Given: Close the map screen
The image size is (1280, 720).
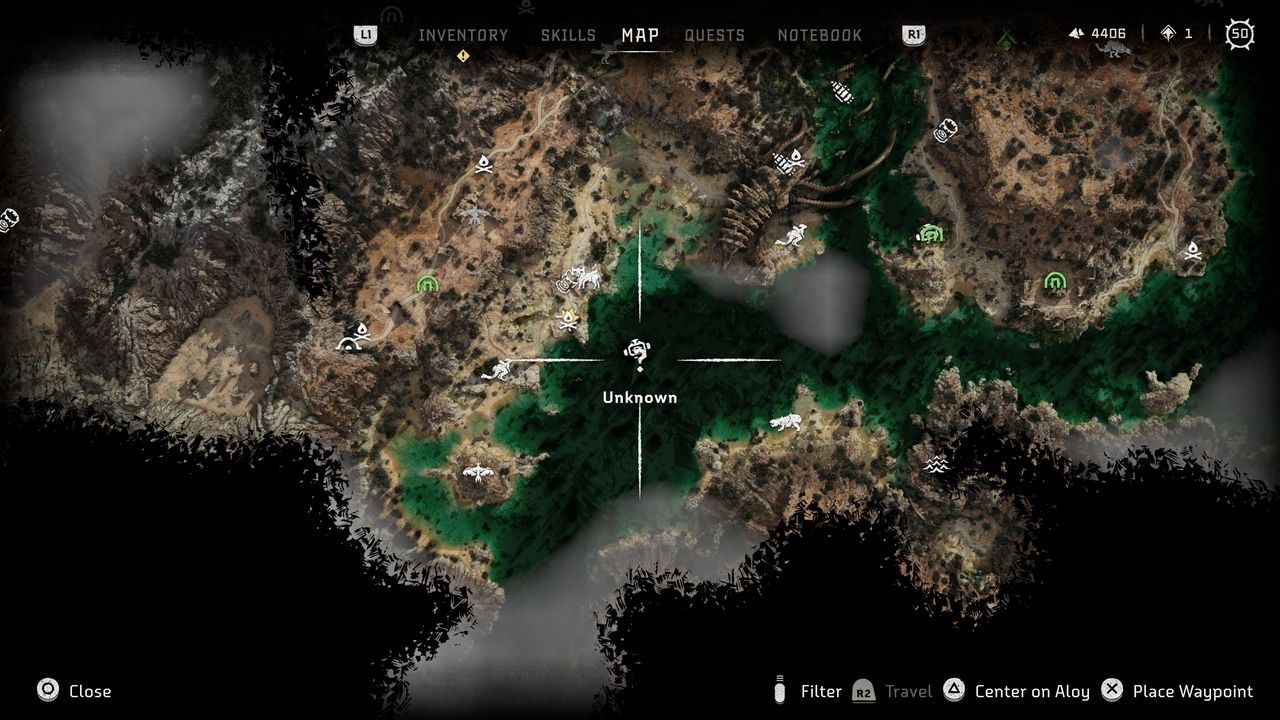Looking at the screenshot, I should coord(75,691).
